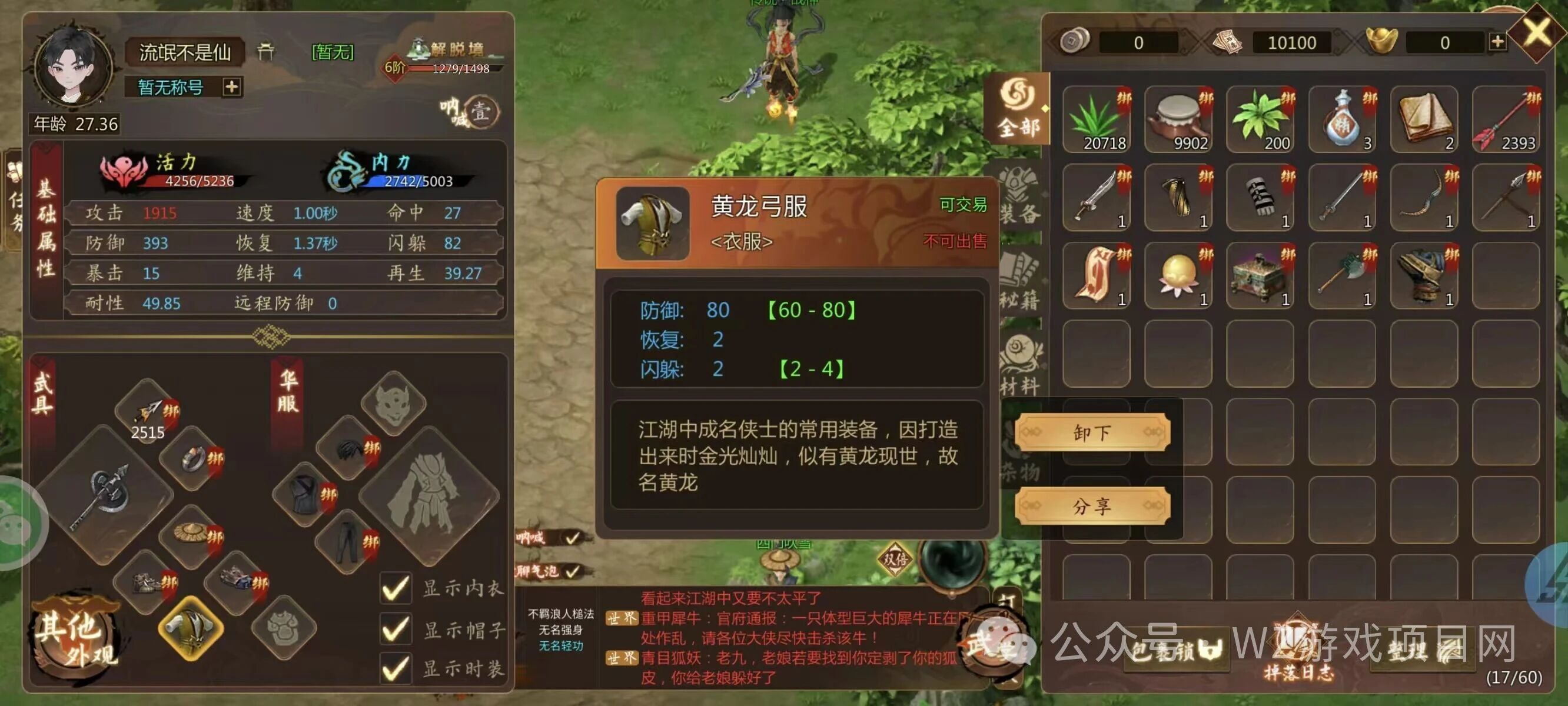Share the item with 分享 button

(1092, 506)
